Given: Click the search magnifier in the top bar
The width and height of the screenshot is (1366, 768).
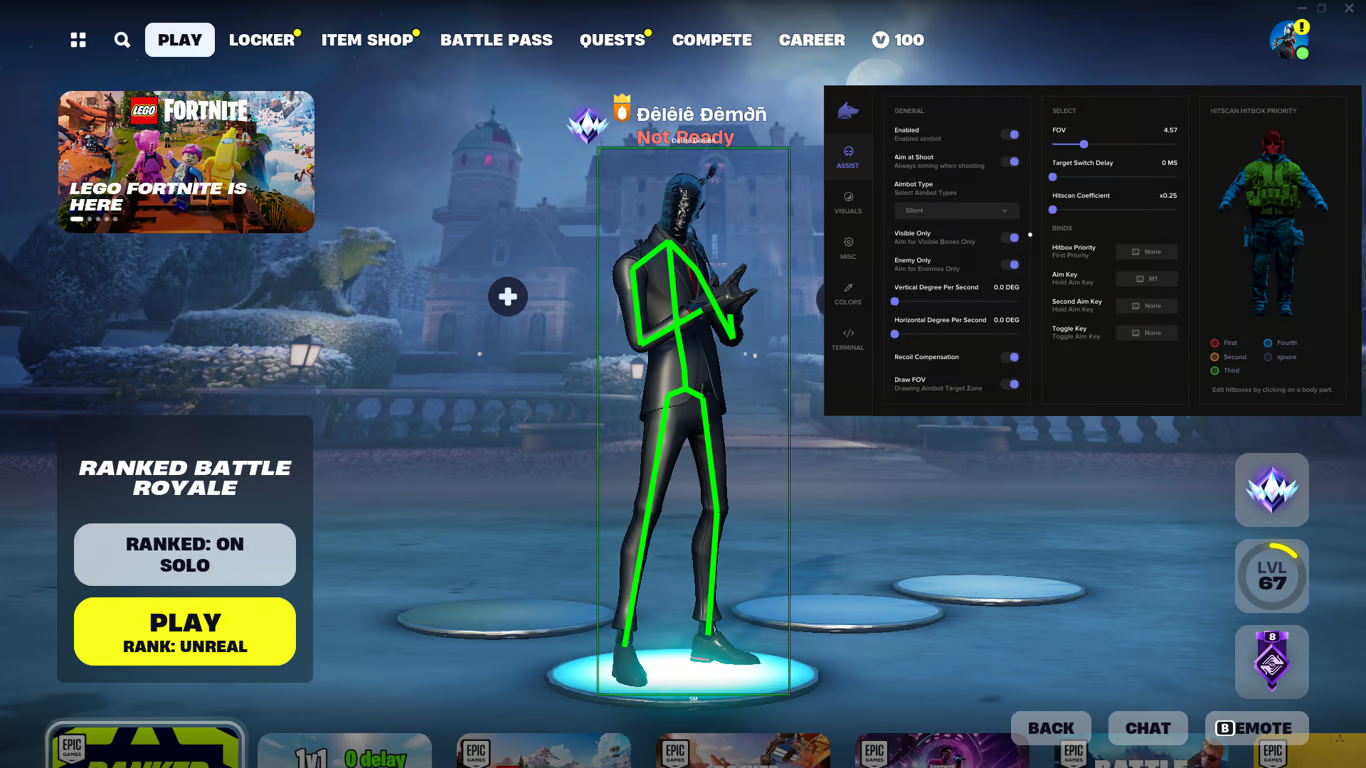Looking at the screenshot, I should point(122,40).
